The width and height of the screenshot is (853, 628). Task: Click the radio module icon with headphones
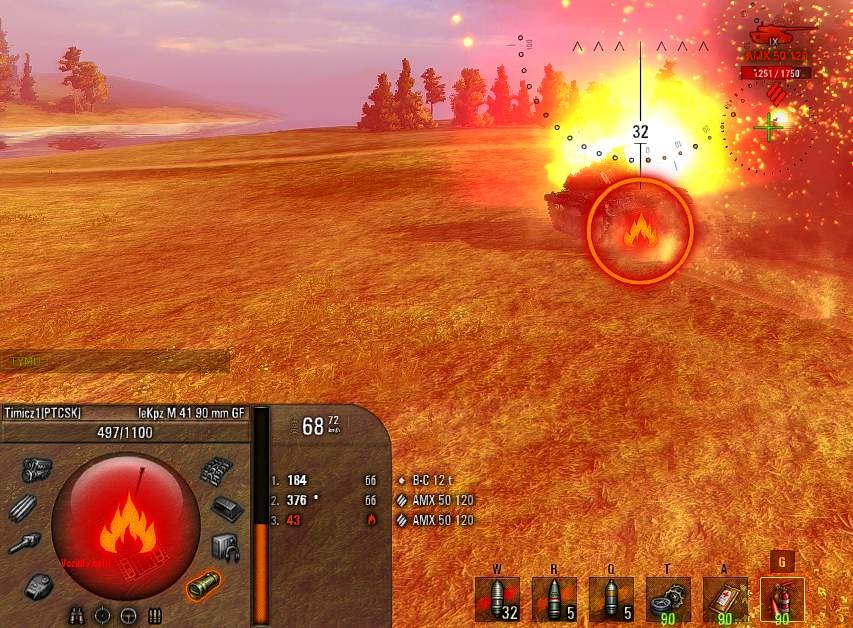225,546
